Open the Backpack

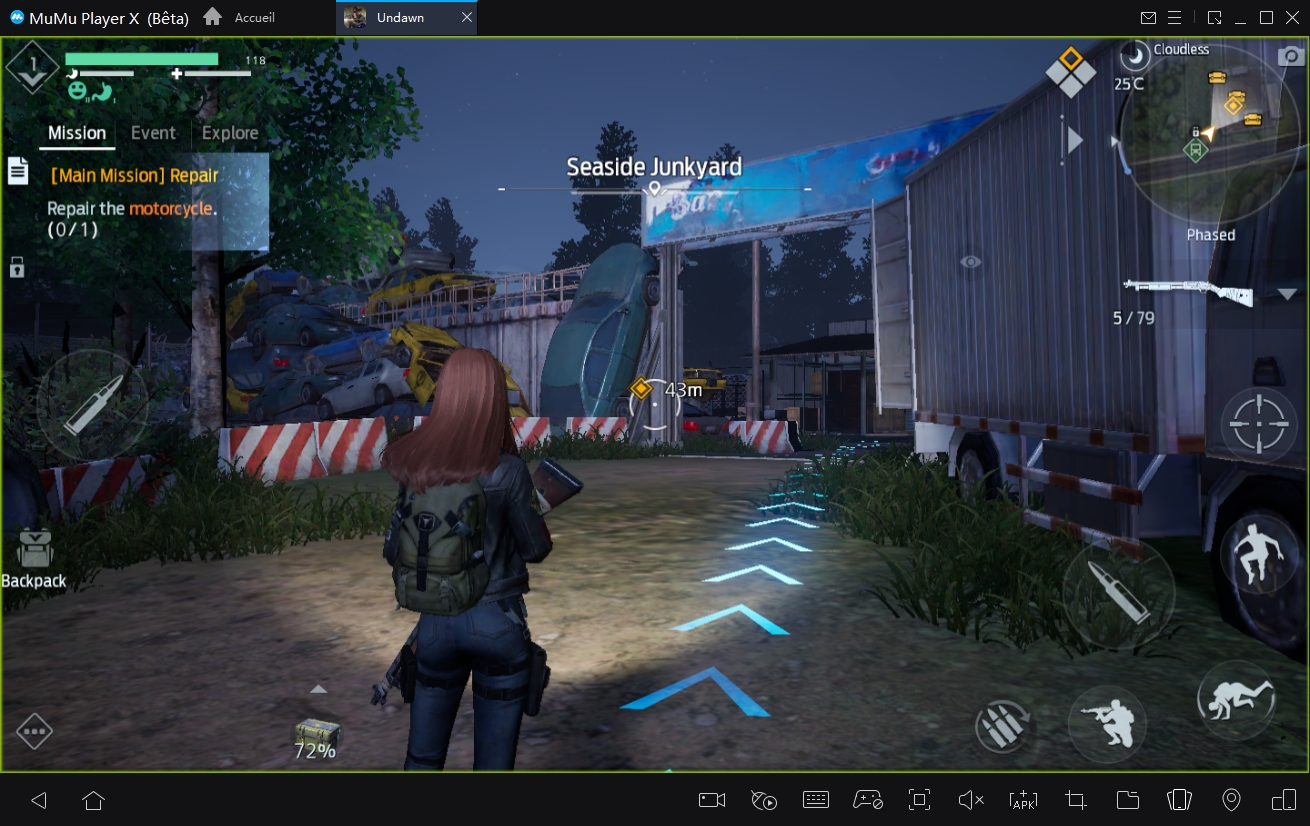tap(33, 550)
